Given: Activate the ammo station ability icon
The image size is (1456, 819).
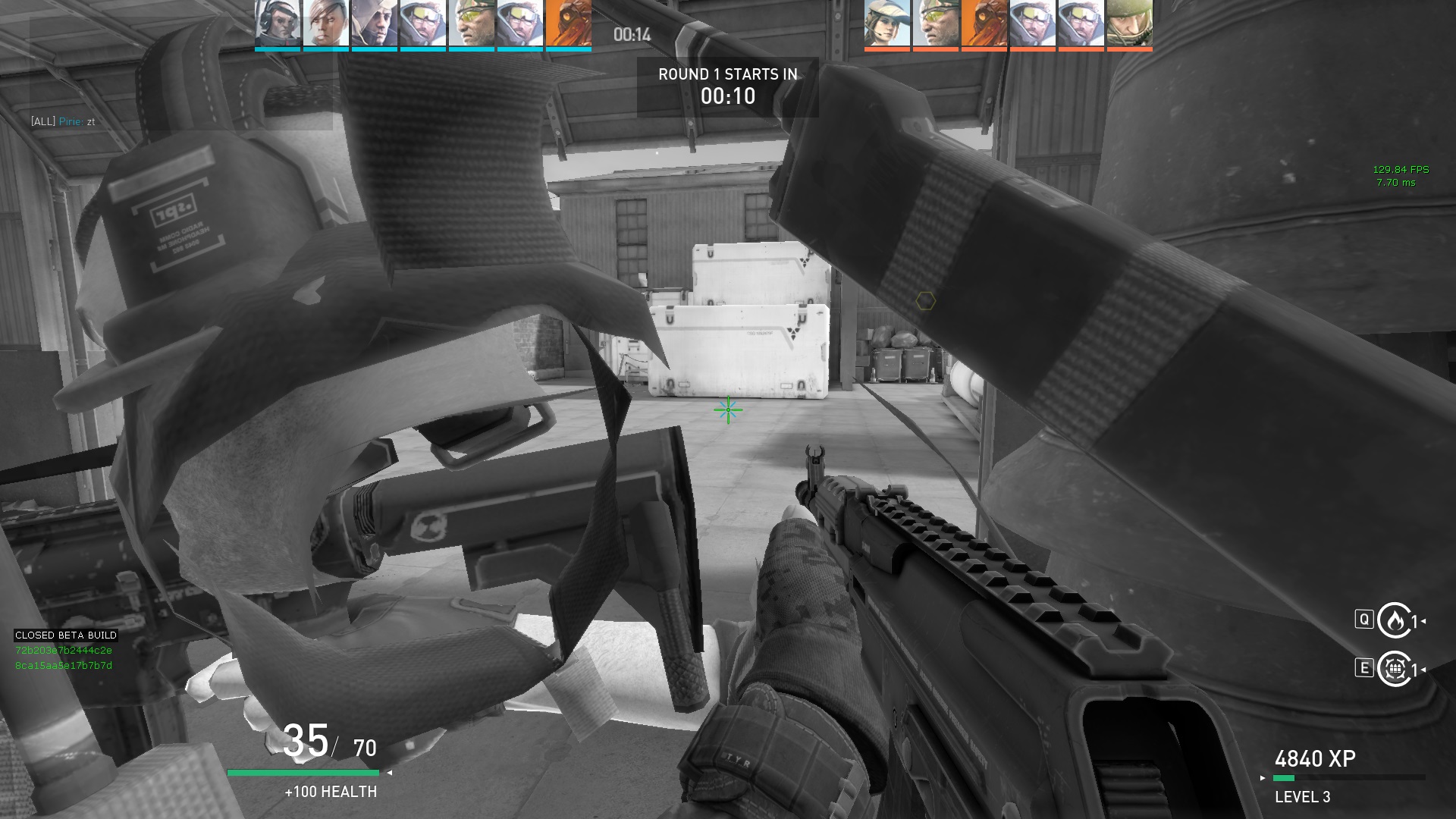Looking at the screenshot, I should (1395, 669).
